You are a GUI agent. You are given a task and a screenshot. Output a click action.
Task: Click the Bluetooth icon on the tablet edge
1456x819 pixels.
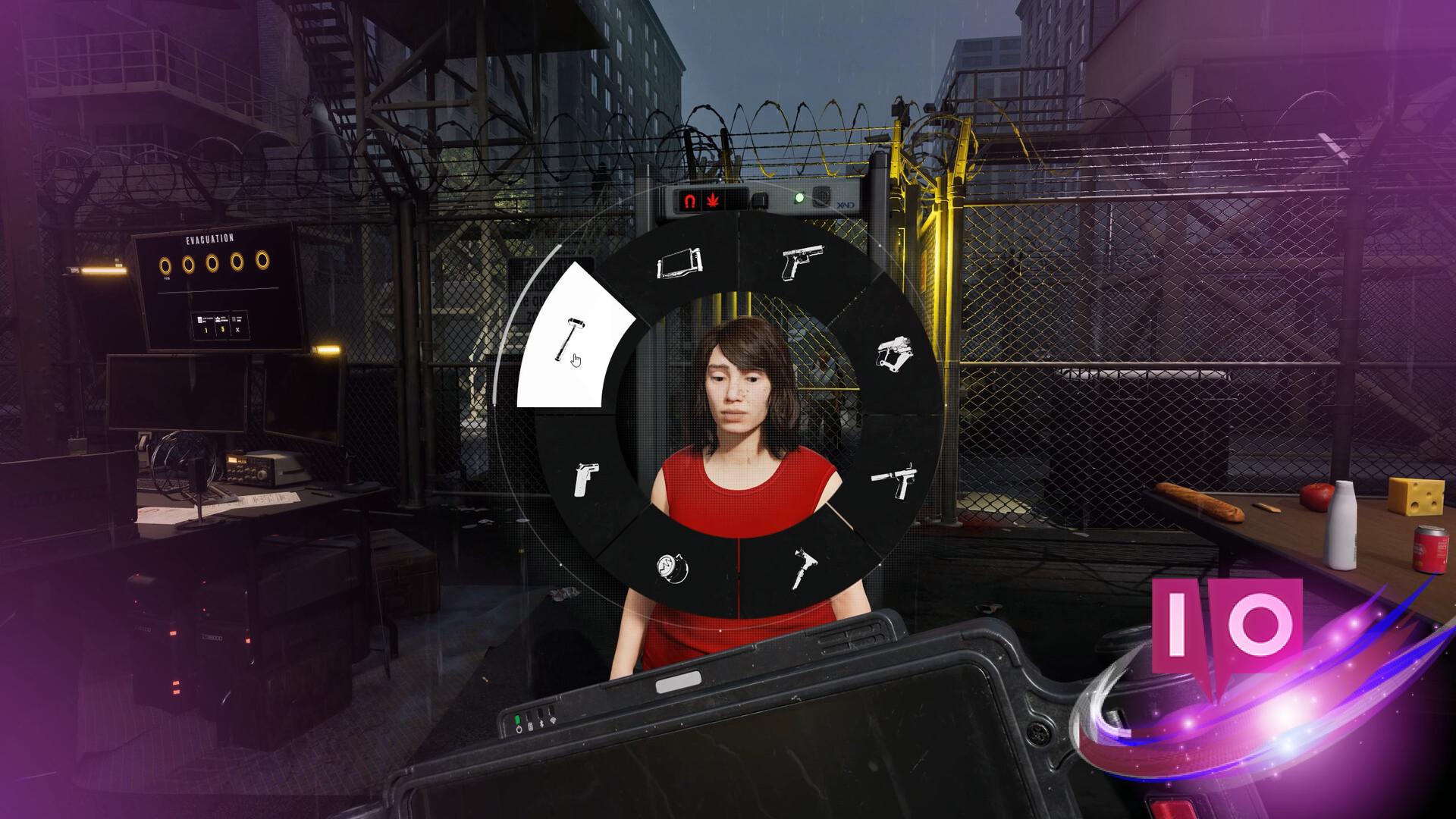tap(541, 724)
